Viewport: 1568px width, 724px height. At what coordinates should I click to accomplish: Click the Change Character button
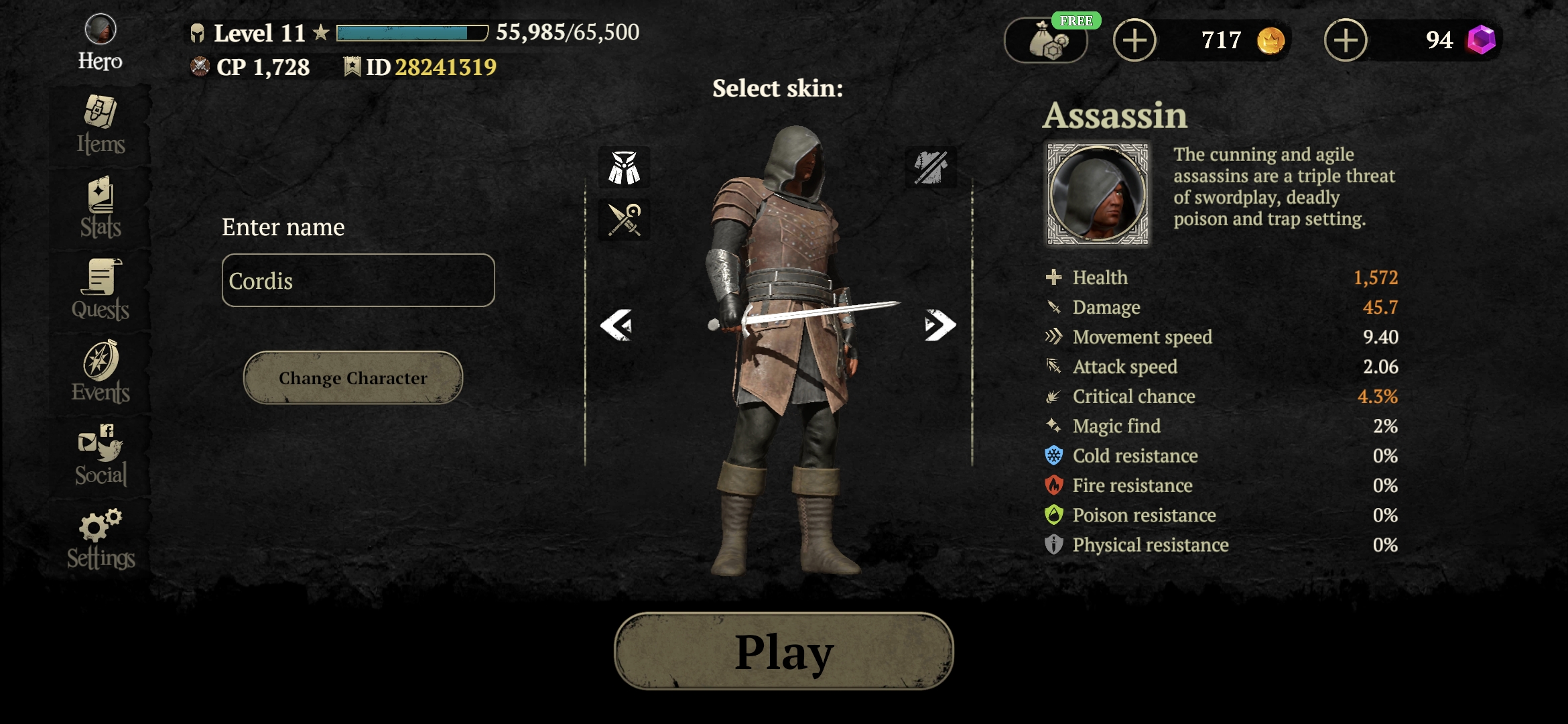point(353,378)
